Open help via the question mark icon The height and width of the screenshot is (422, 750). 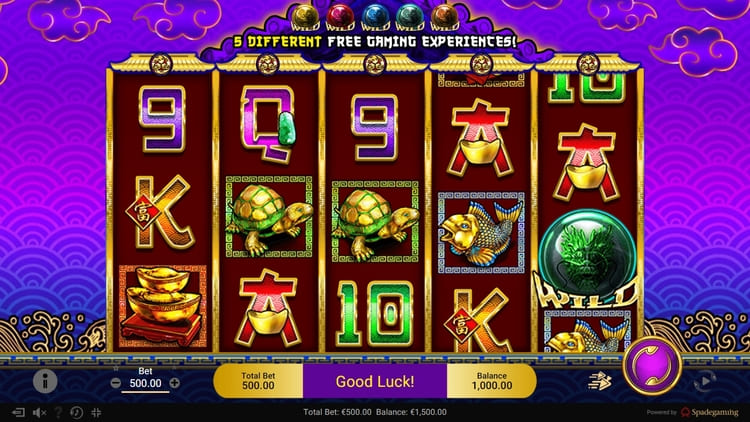click(58, 412)
